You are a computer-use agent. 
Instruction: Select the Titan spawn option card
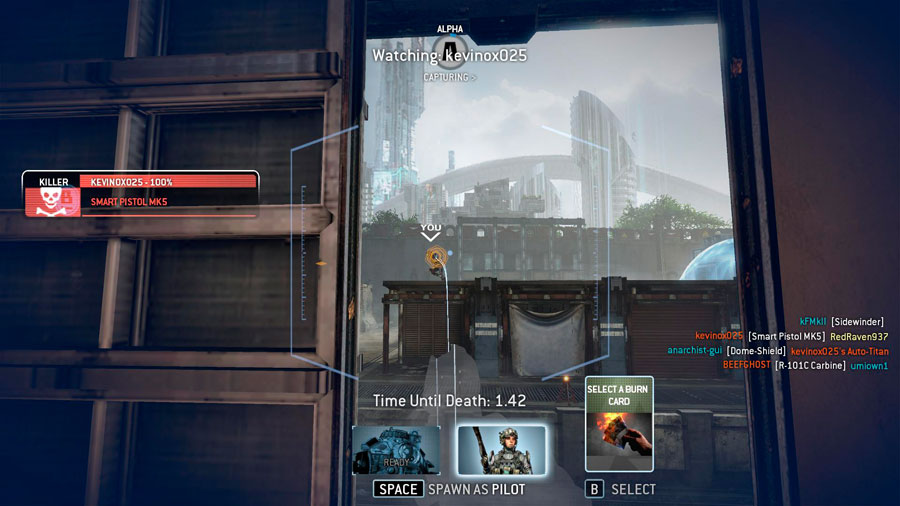click(x=396, y=450)
